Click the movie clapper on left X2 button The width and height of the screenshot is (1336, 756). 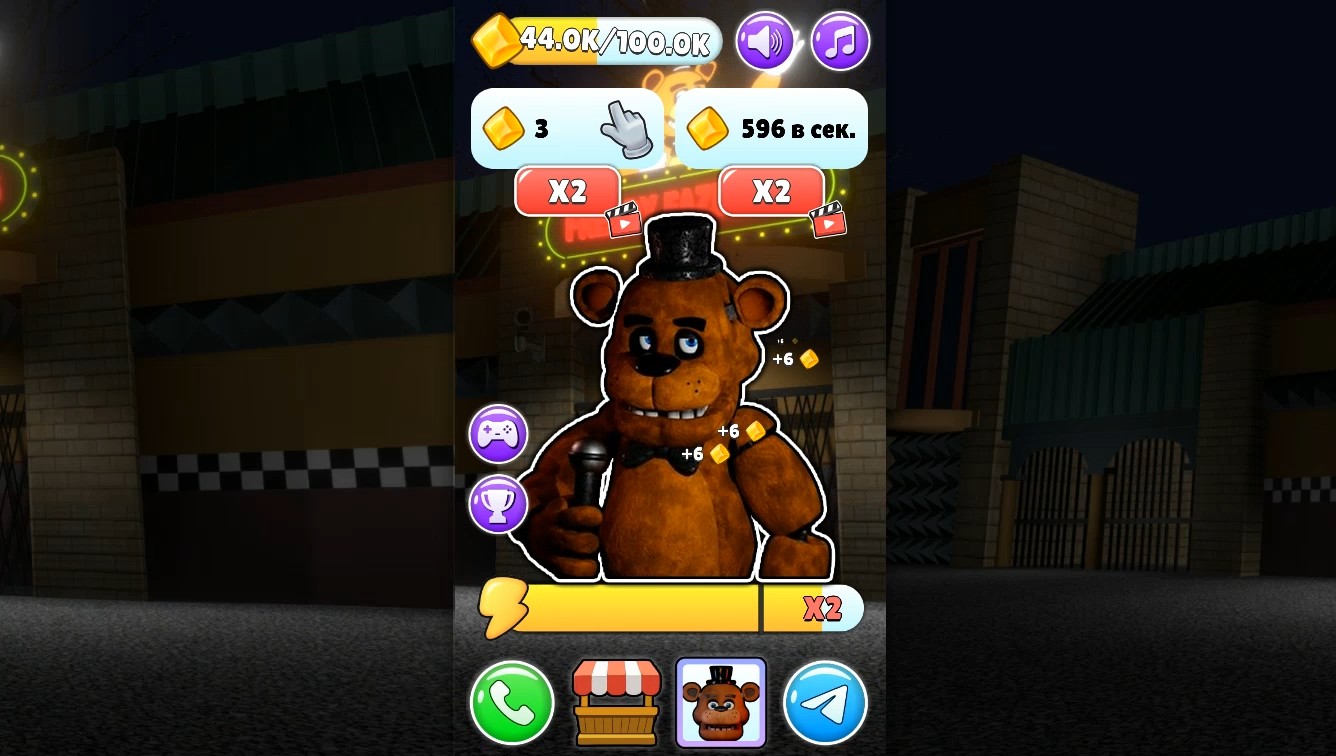pos(625,220)
